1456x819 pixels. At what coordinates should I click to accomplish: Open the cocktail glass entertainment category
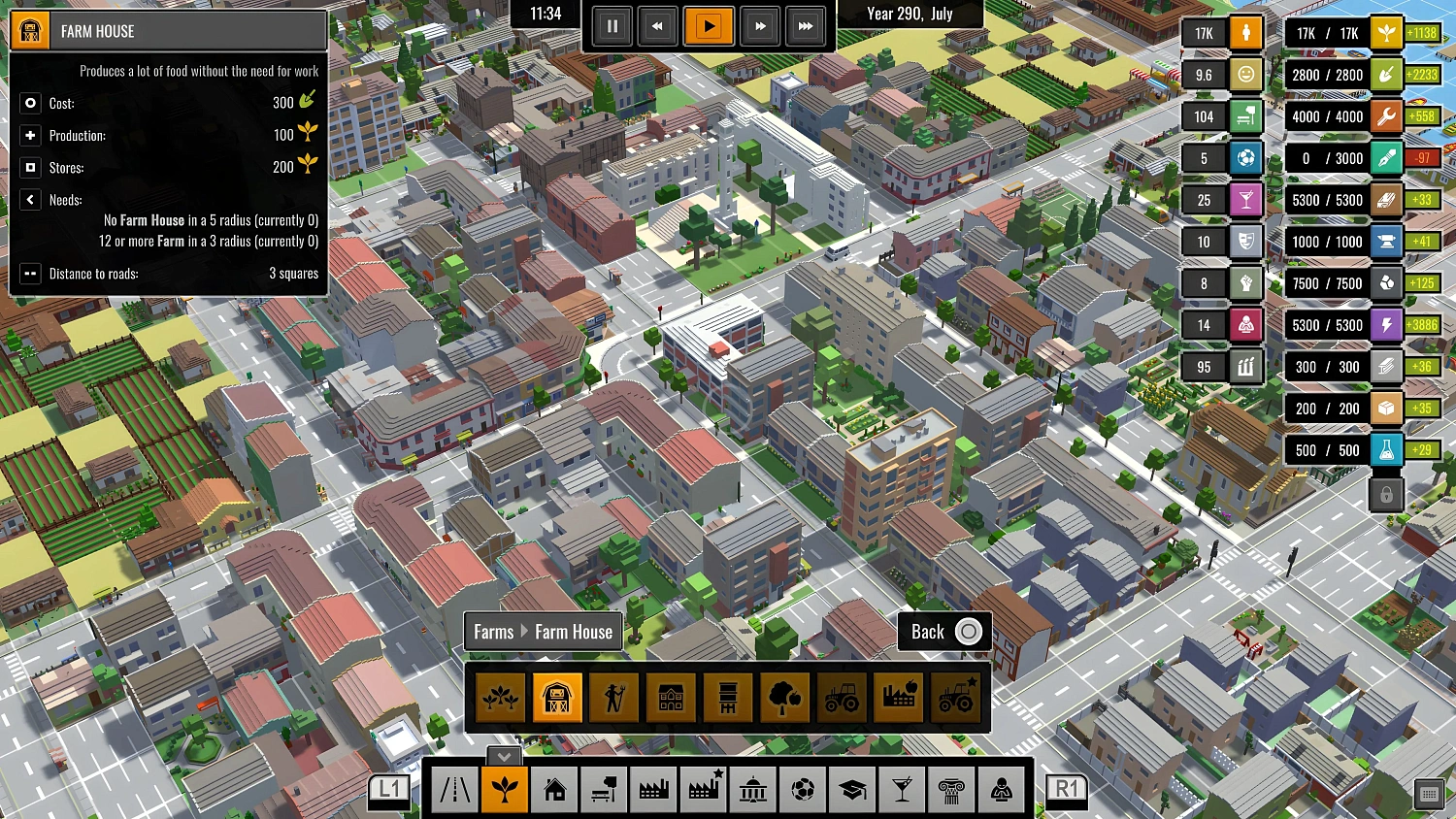point(903,789)
